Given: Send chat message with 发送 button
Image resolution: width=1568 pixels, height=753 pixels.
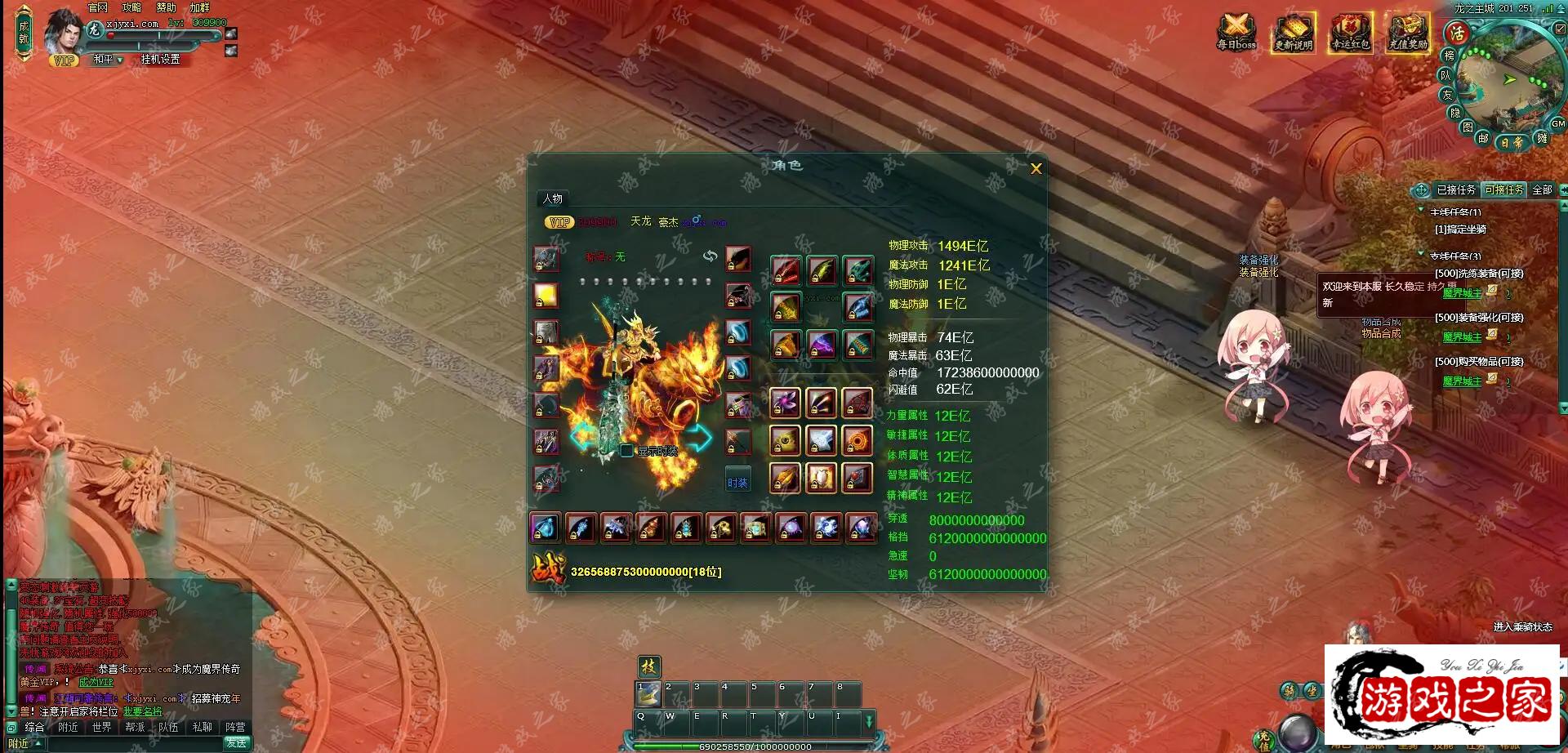Looking at the screenshot, I should (237, 742).
